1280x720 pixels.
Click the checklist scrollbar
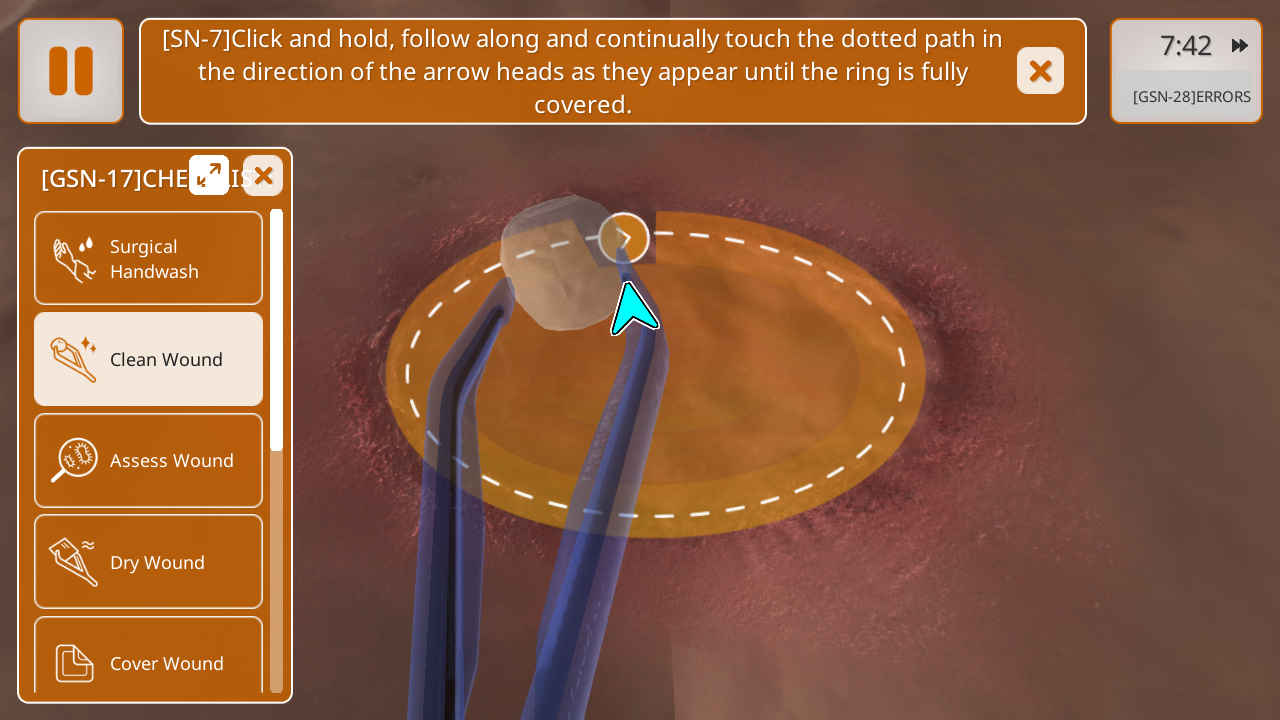277,330
